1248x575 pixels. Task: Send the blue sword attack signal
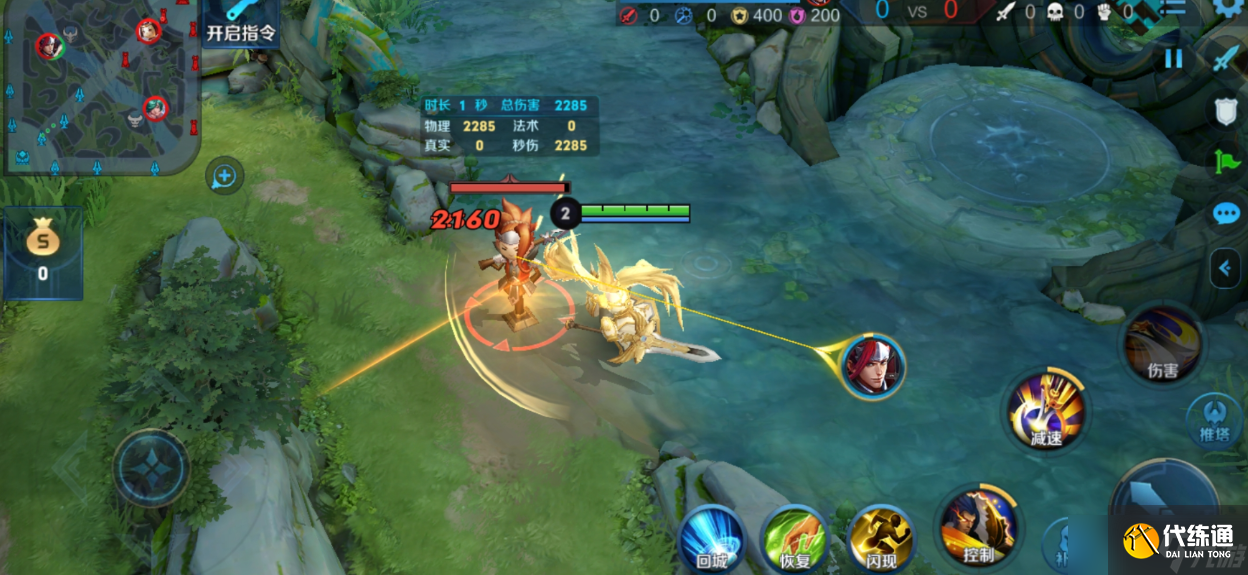pyautogui.click(x=1226, y=58)
